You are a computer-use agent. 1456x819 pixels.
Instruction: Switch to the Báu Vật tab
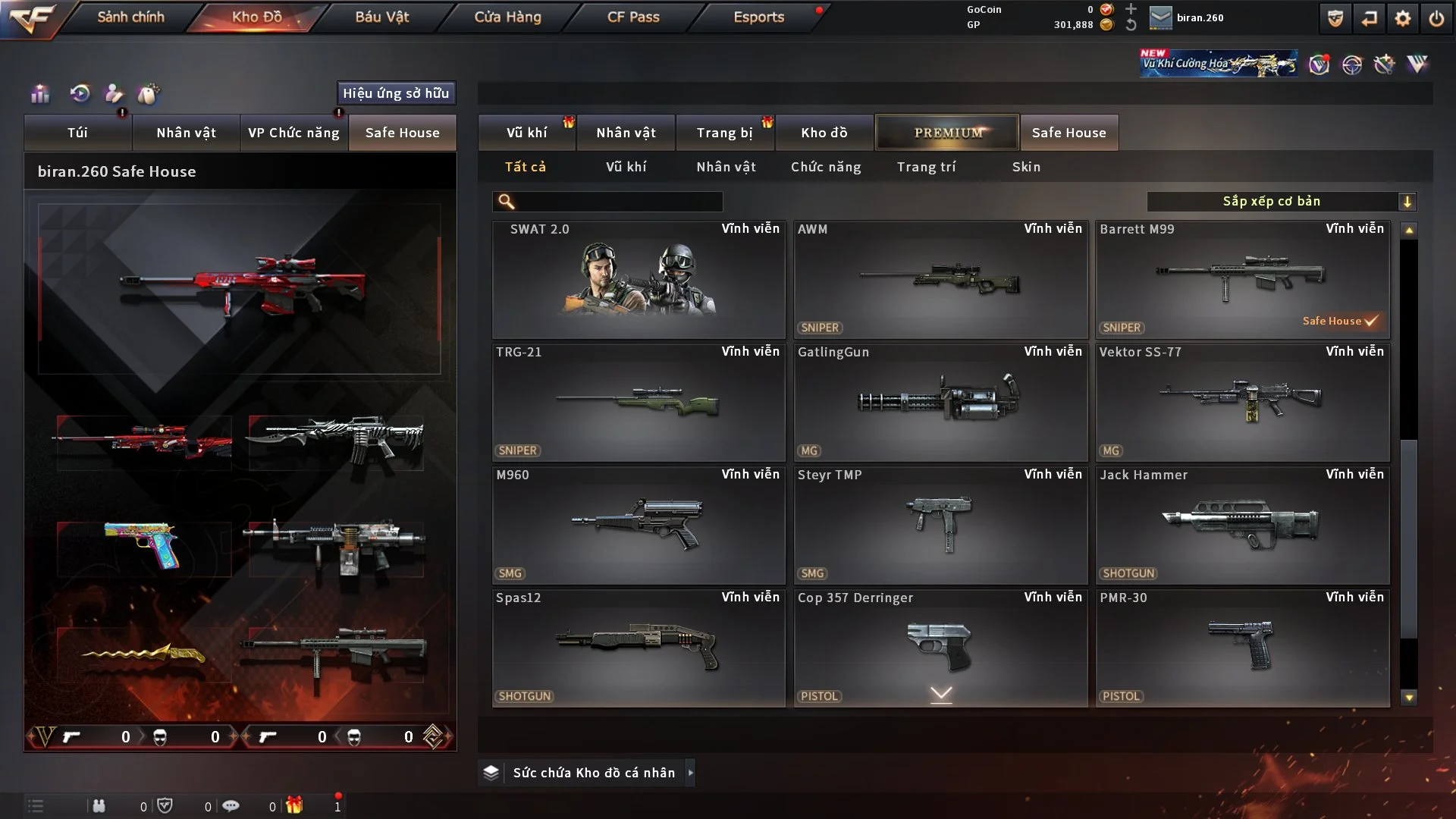click(381, 17)
